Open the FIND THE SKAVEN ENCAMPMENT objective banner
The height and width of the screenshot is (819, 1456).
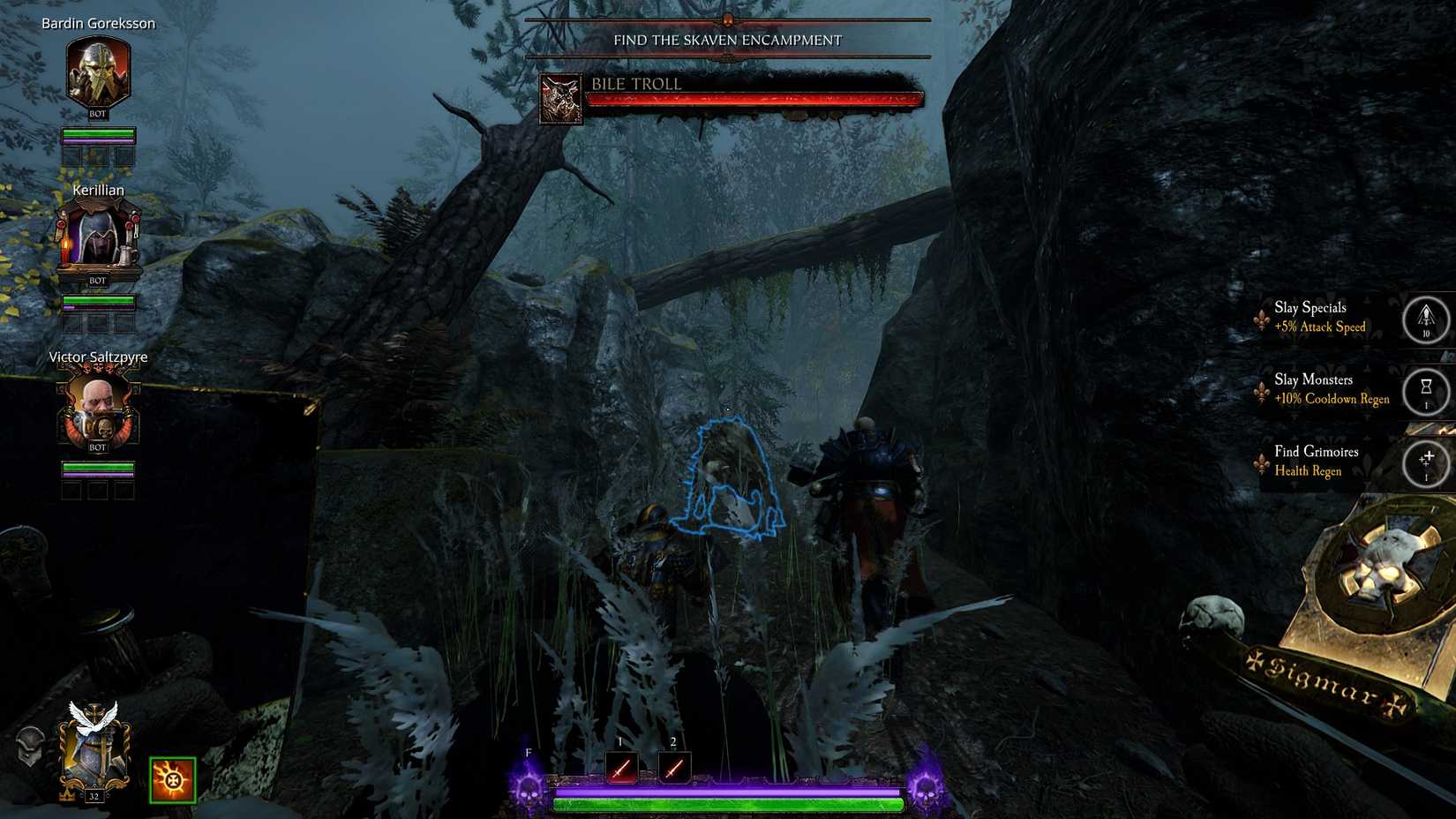[x=729, y=40]
